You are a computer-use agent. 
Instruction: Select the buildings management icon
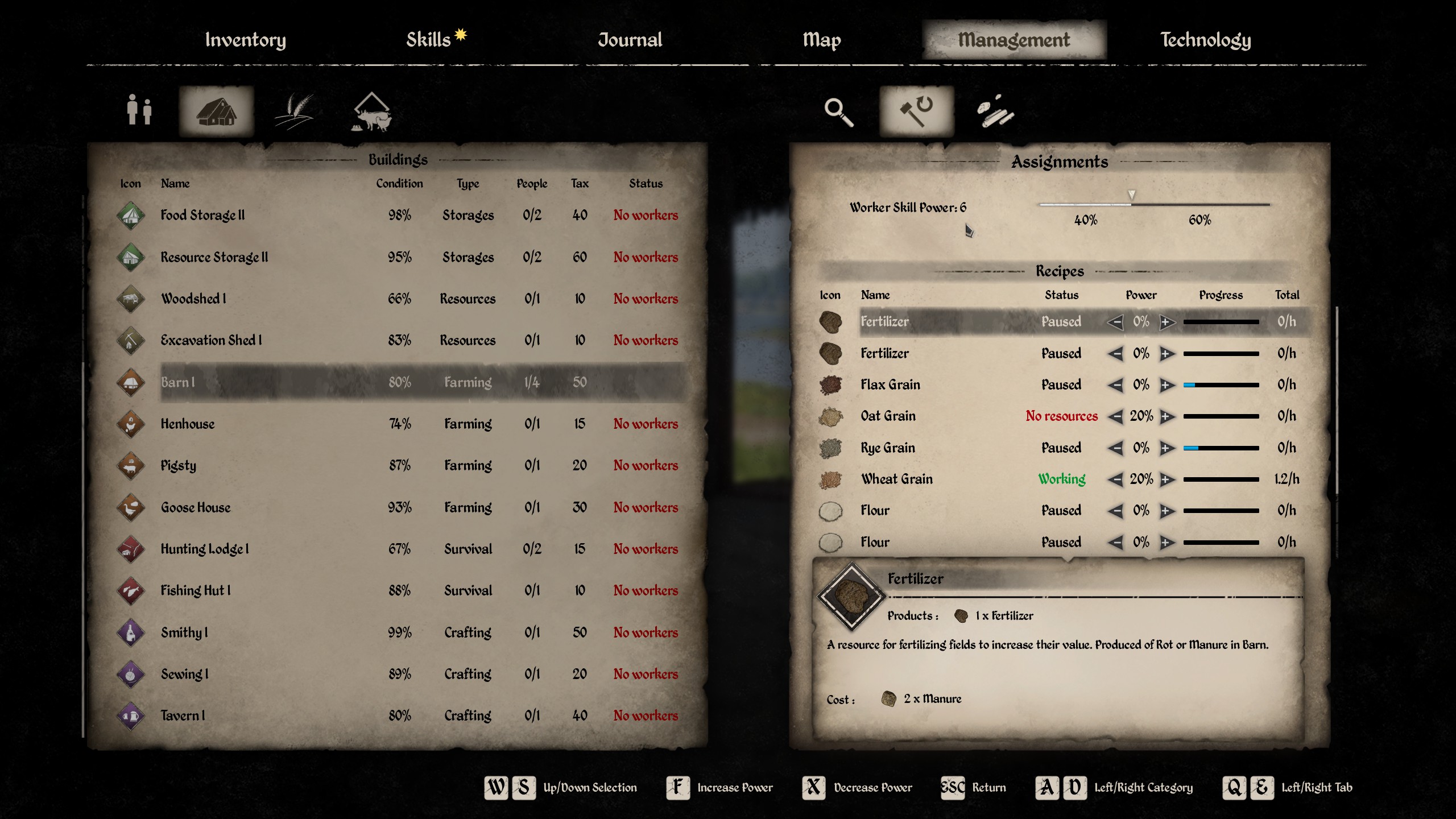[215, 111]
